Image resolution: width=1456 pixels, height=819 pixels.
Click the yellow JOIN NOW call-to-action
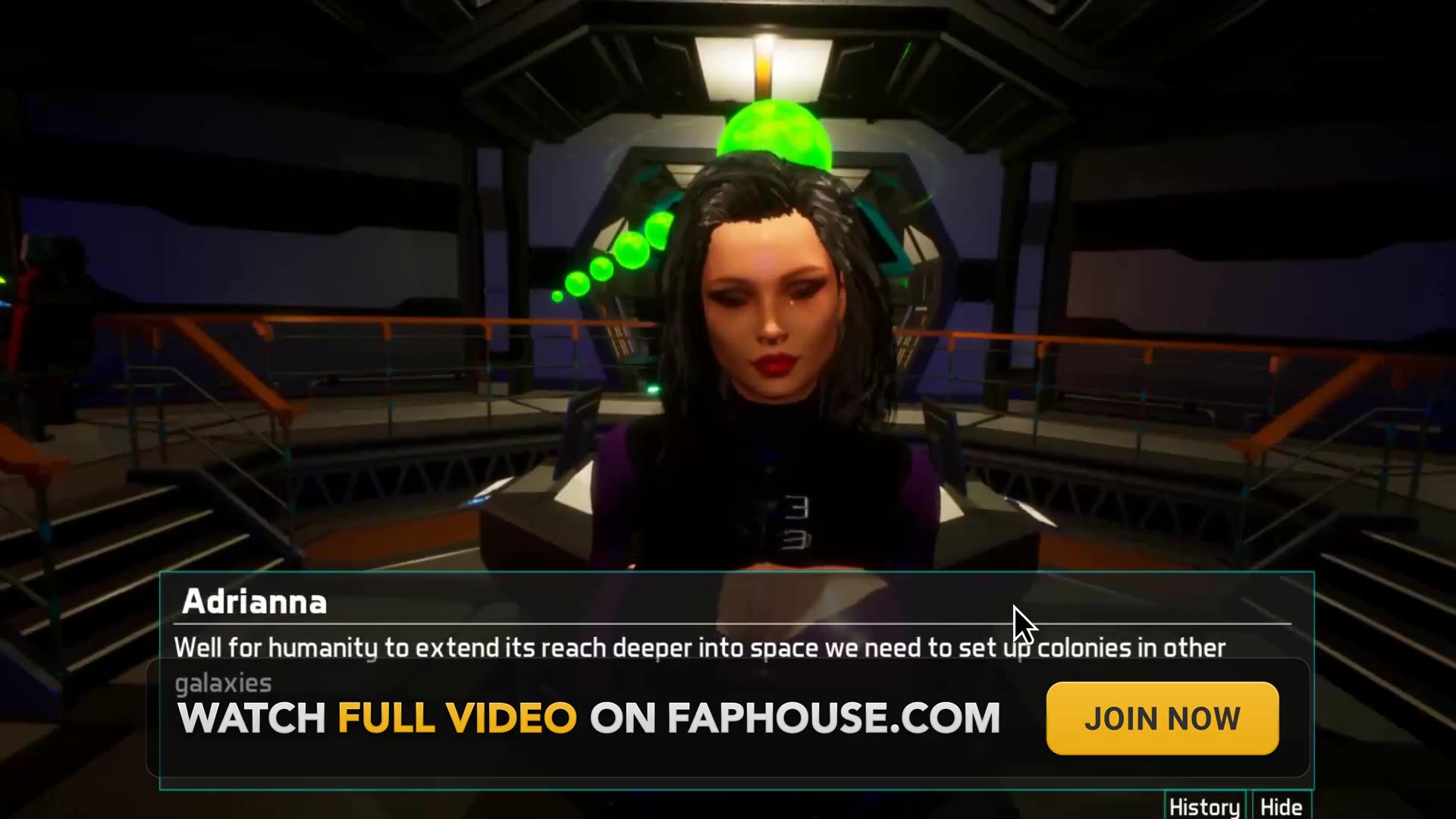(x=1162, y=717)
